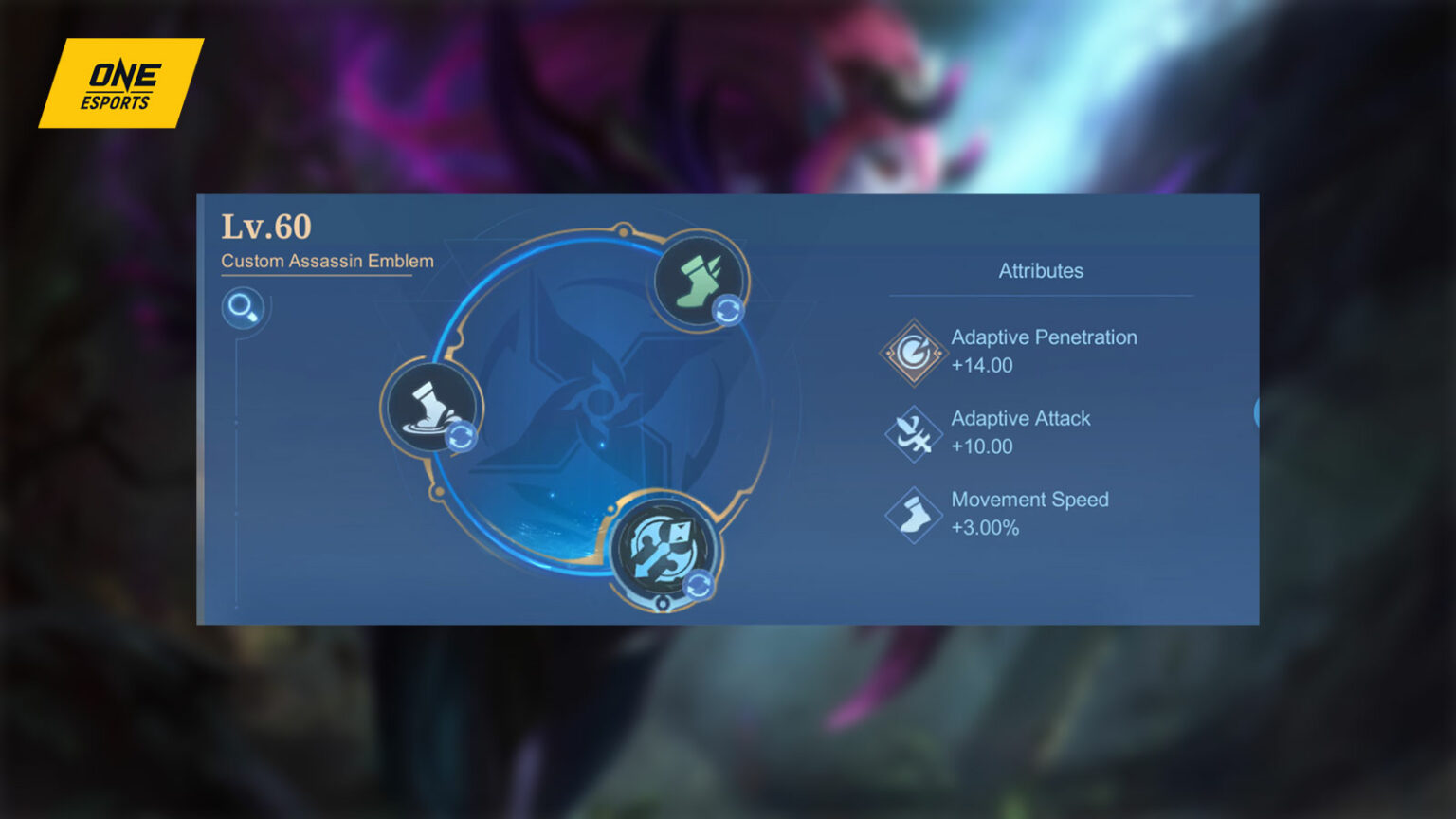This screenshot has width=1456, height=819.
Task: Click the Adaptive Penetration attribute icon
Action: pyautogui.click(x=913, y=351)
